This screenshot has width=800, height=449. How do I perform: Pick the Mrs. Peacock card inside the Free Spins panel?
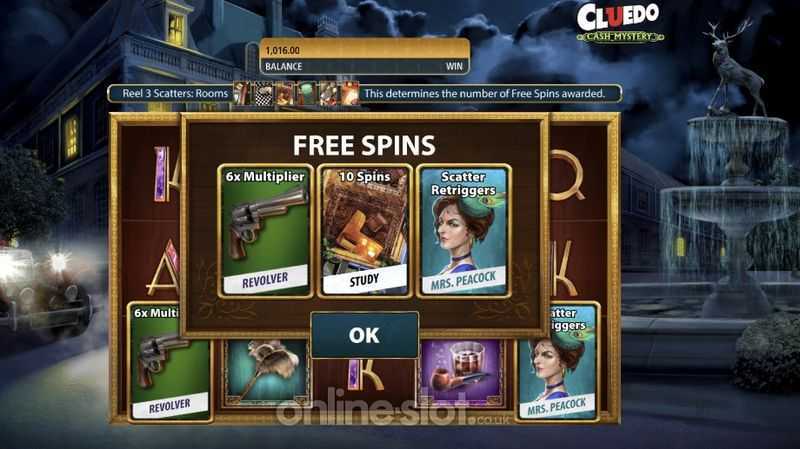[x=463, y=231]
